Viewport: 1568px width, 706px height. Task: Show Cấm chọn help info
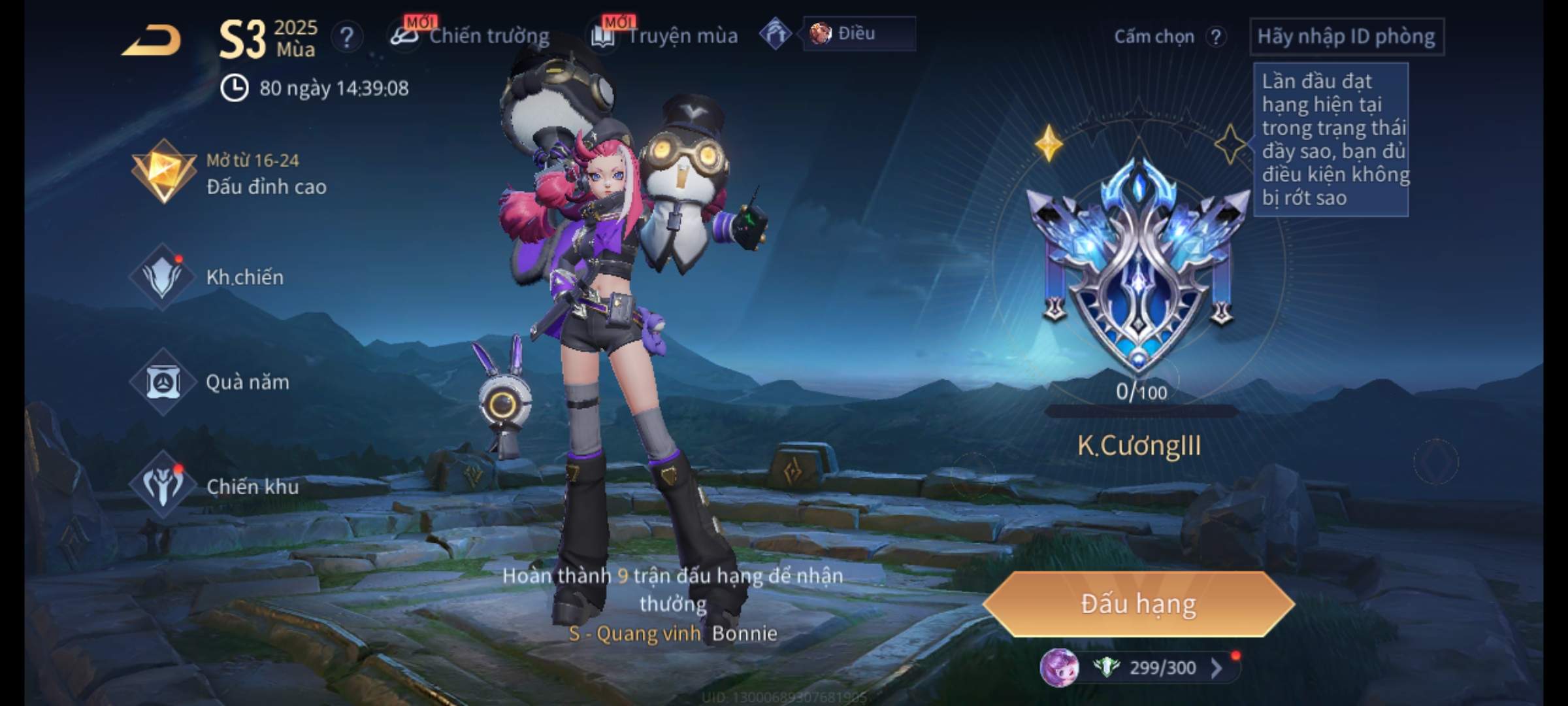tap(1216, 37)
